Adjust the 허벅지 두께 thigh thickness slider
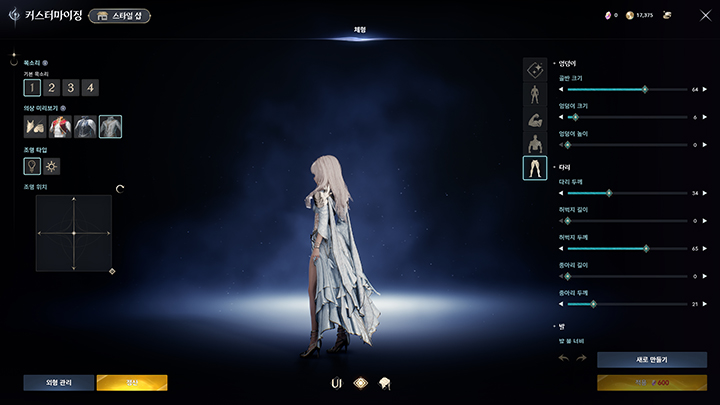 tap(646, 248)
